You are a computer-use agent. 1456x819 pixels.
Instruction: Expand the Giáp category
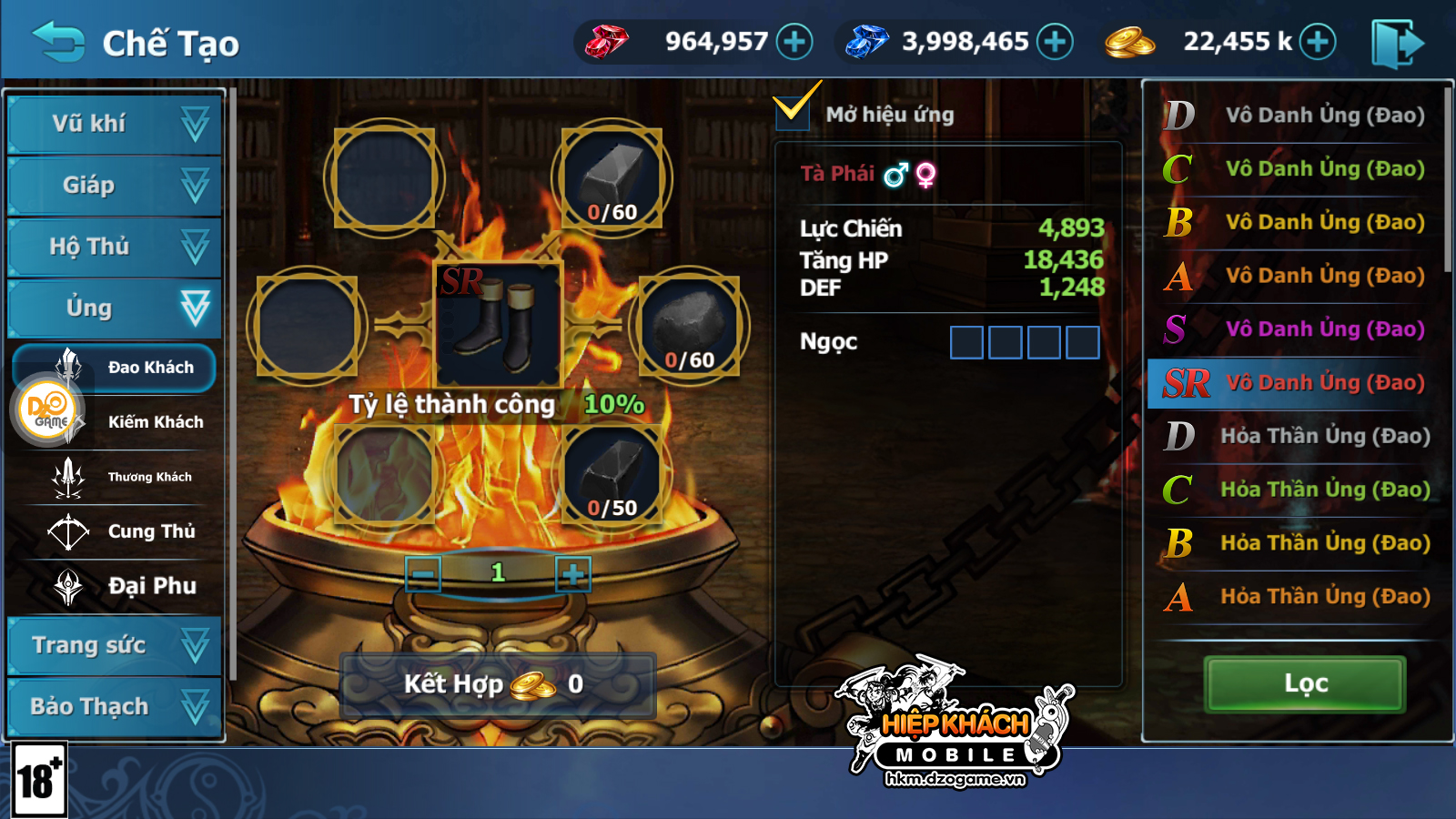(115, 186)
